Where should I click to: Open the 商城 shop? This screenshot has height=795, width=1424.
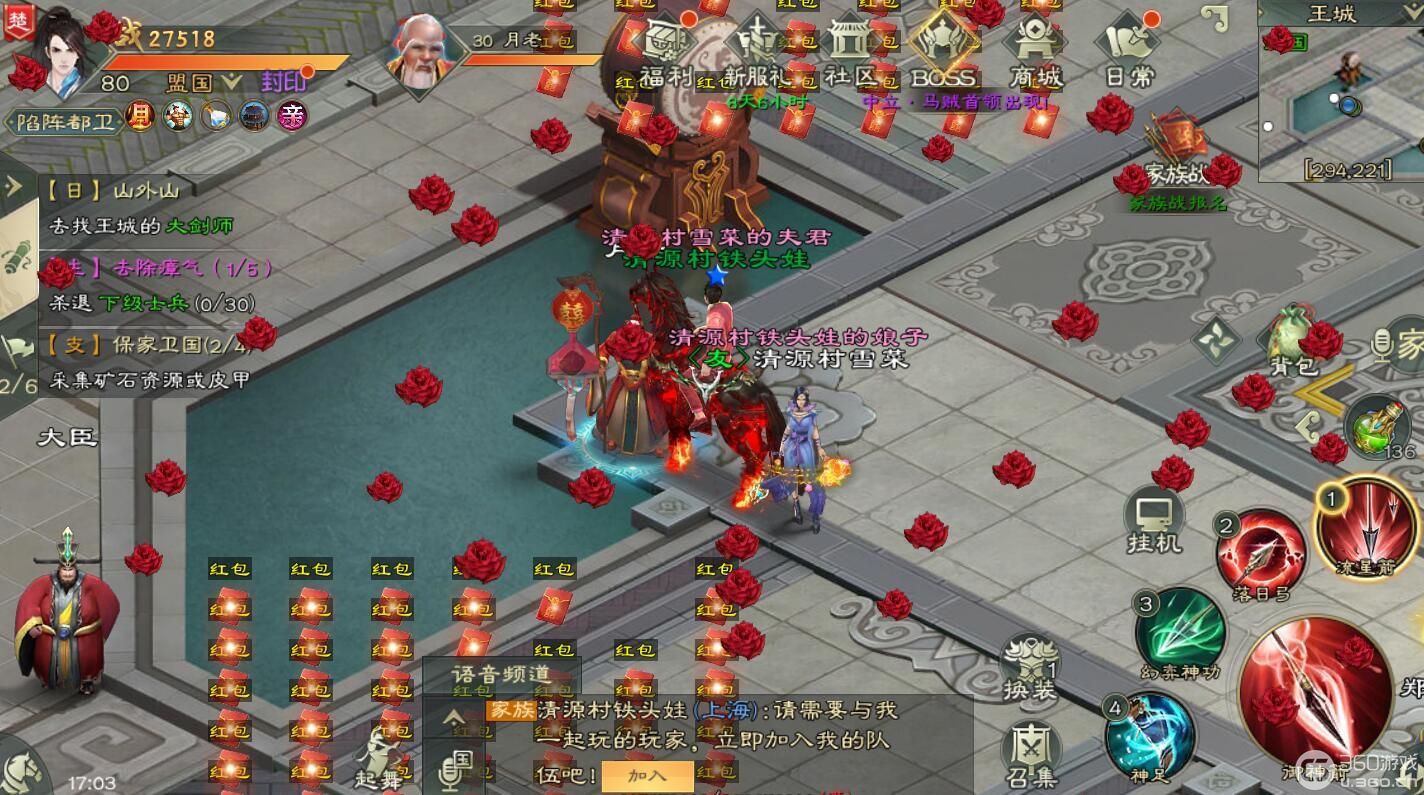coord(1034,48)
